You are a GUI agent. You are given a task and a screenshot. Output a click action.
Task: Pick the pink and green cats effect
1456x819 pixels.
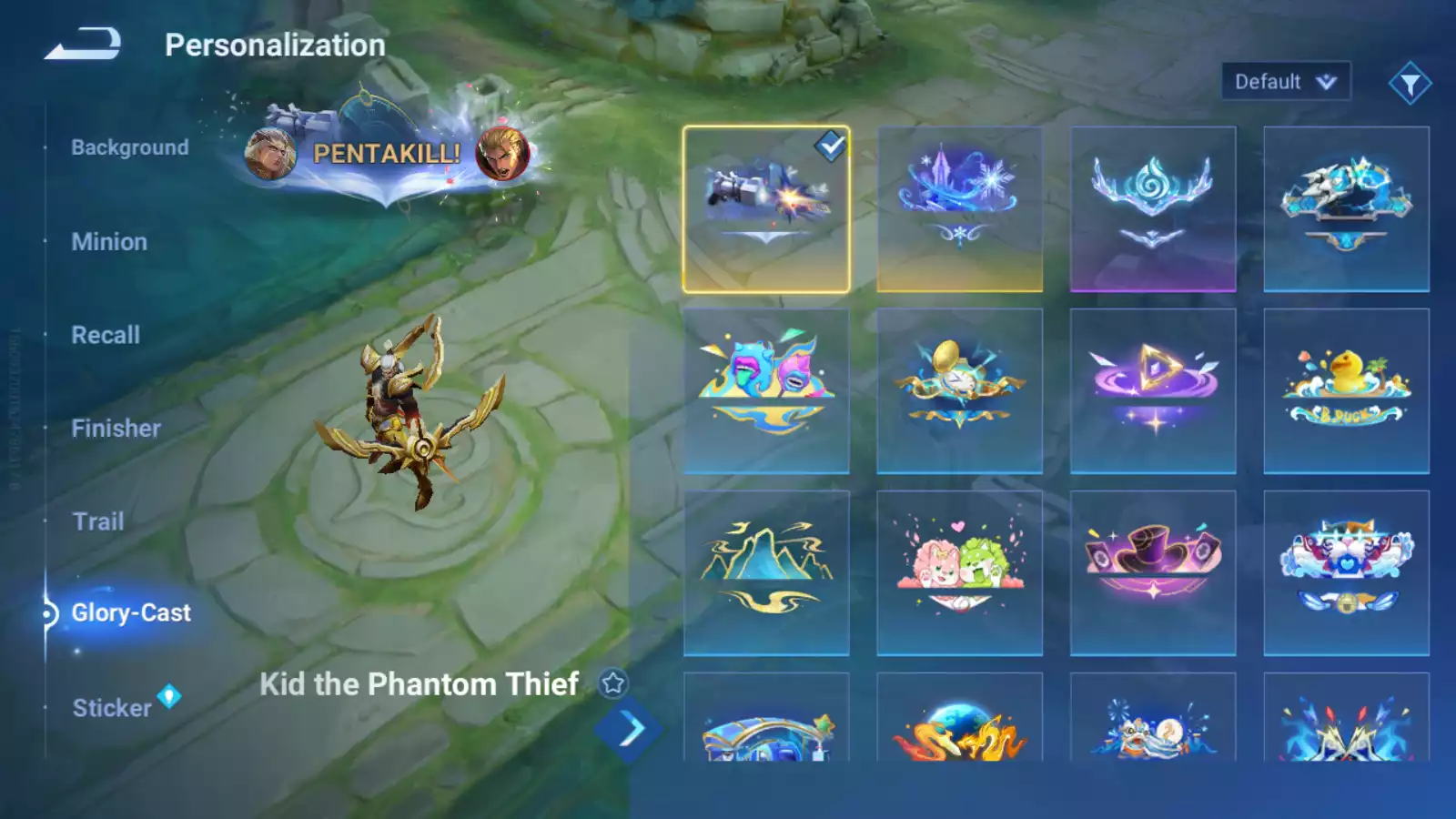click(x=959, y=573)
